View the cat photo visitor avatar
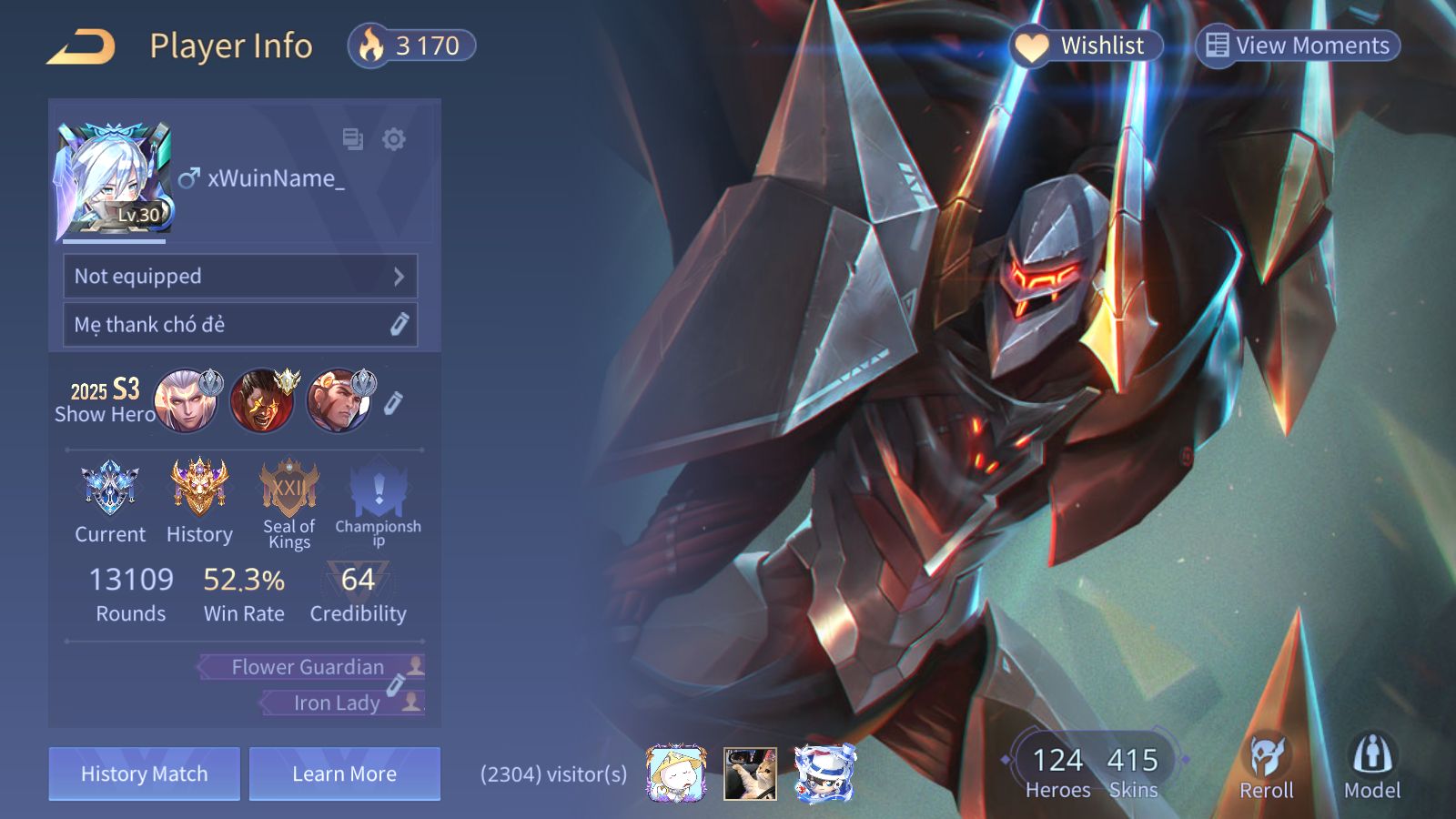 (750, 774)
